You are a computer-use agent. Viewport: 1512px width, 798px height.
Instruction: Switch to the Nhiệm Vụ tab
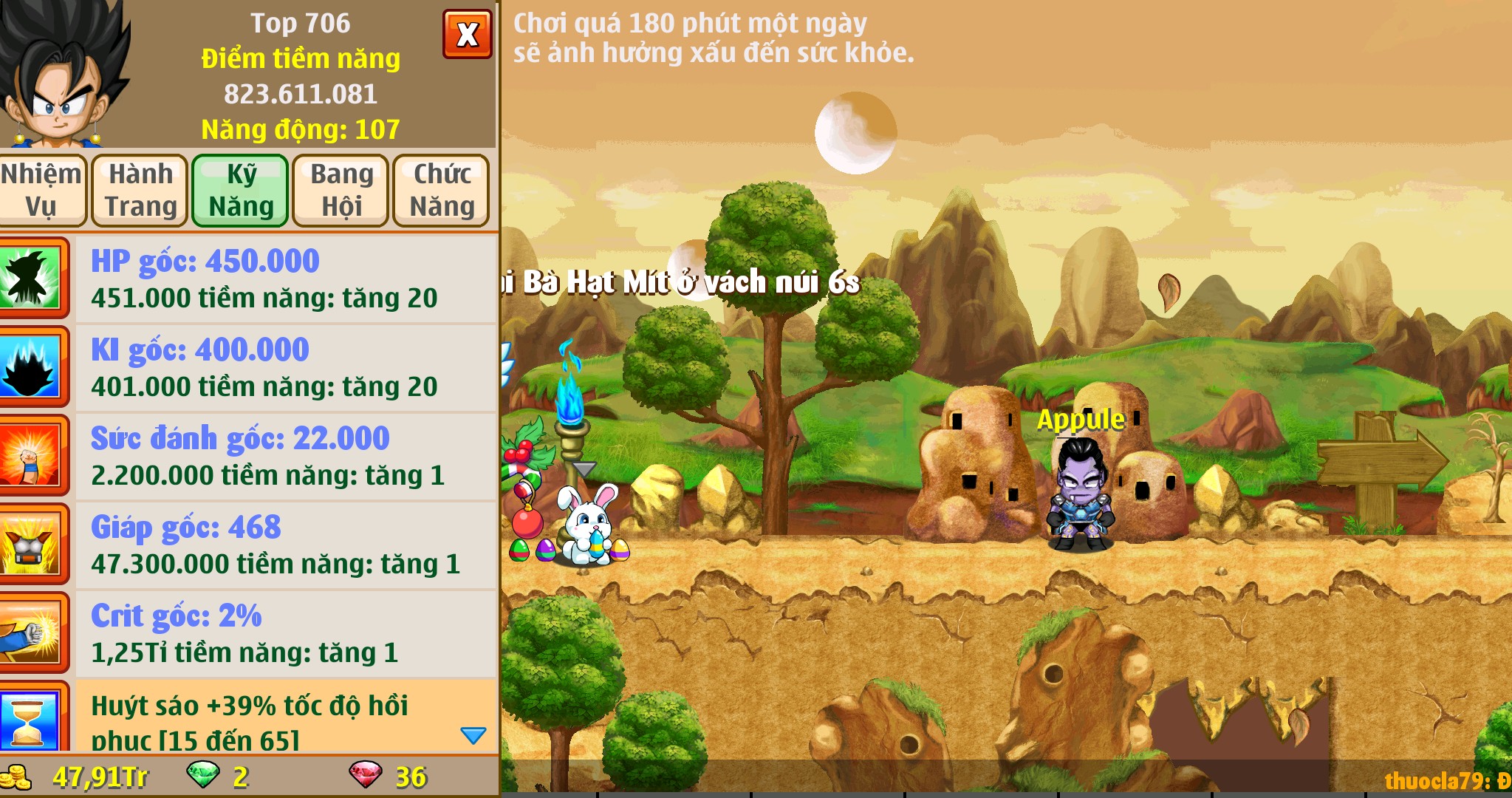coord(41,190)
